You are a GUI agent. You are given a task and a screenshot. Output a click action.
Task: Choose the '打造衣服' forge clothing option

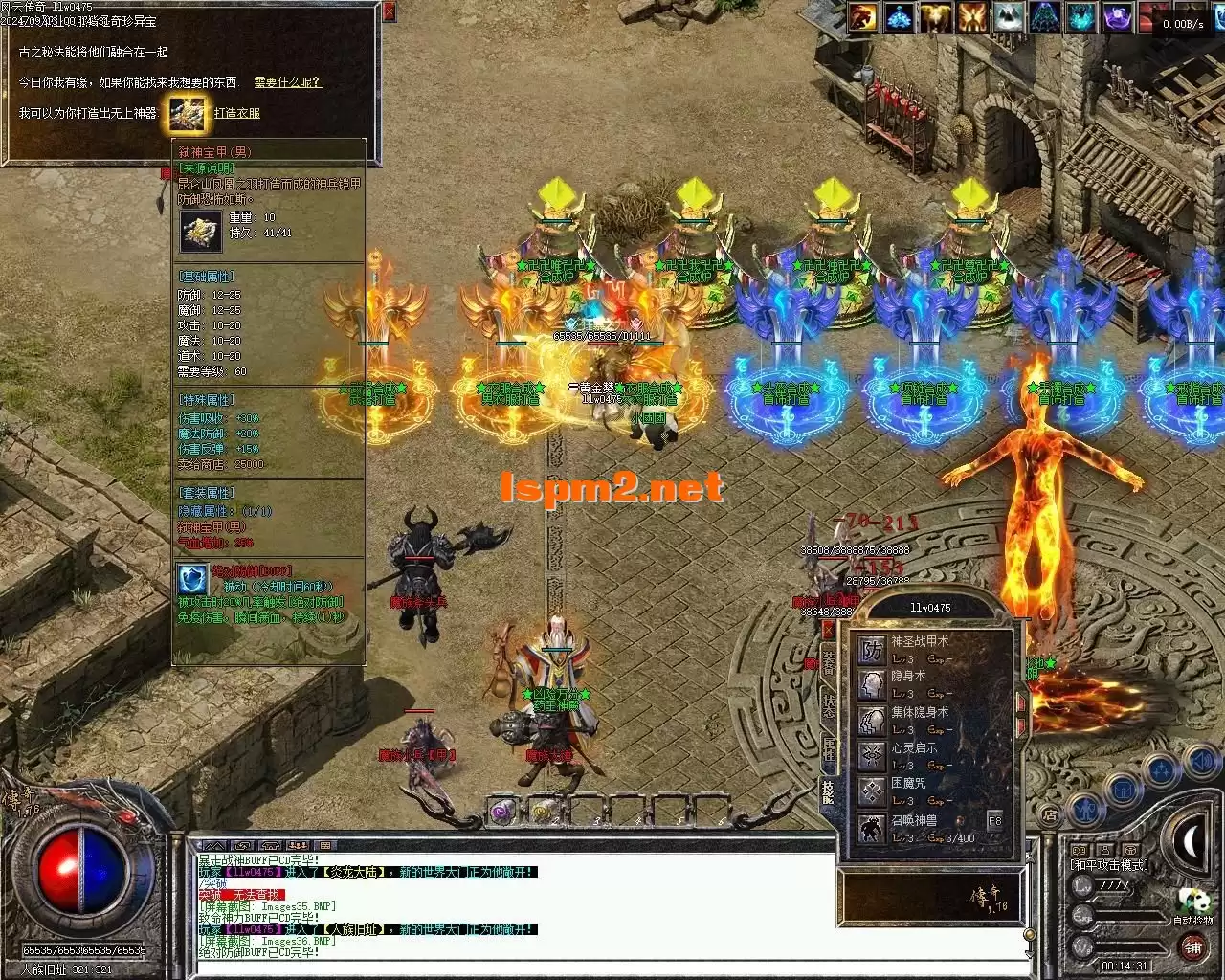coord(237,113)
